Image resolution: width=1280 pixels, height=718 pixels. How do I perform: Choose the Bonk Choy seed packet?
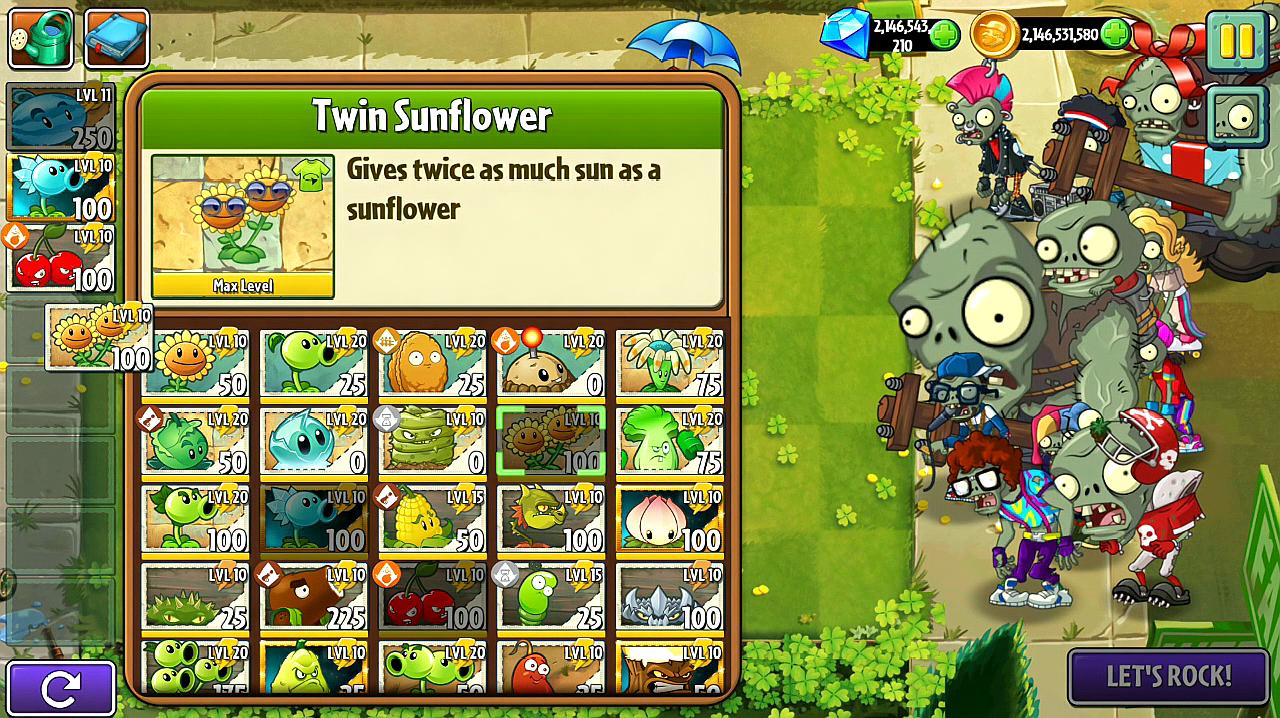[669, 440]
